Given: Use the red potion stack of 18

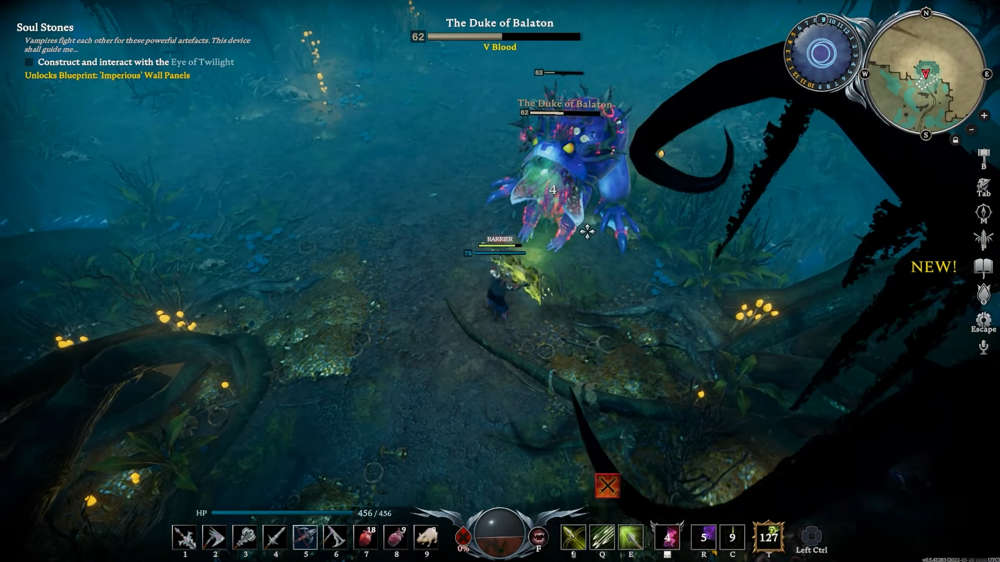Looking at the screenshot, I should point(365,537).
